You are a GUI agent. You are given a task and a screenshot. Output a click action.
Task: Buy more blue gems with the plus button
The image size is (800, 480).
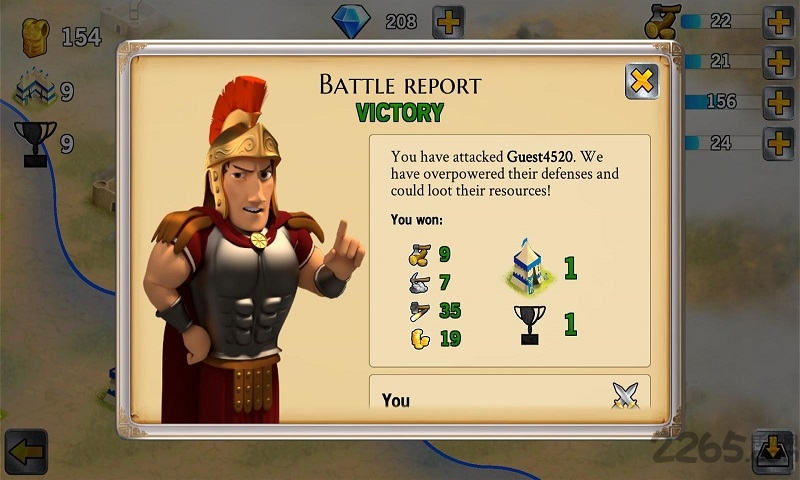pos(448,22)
